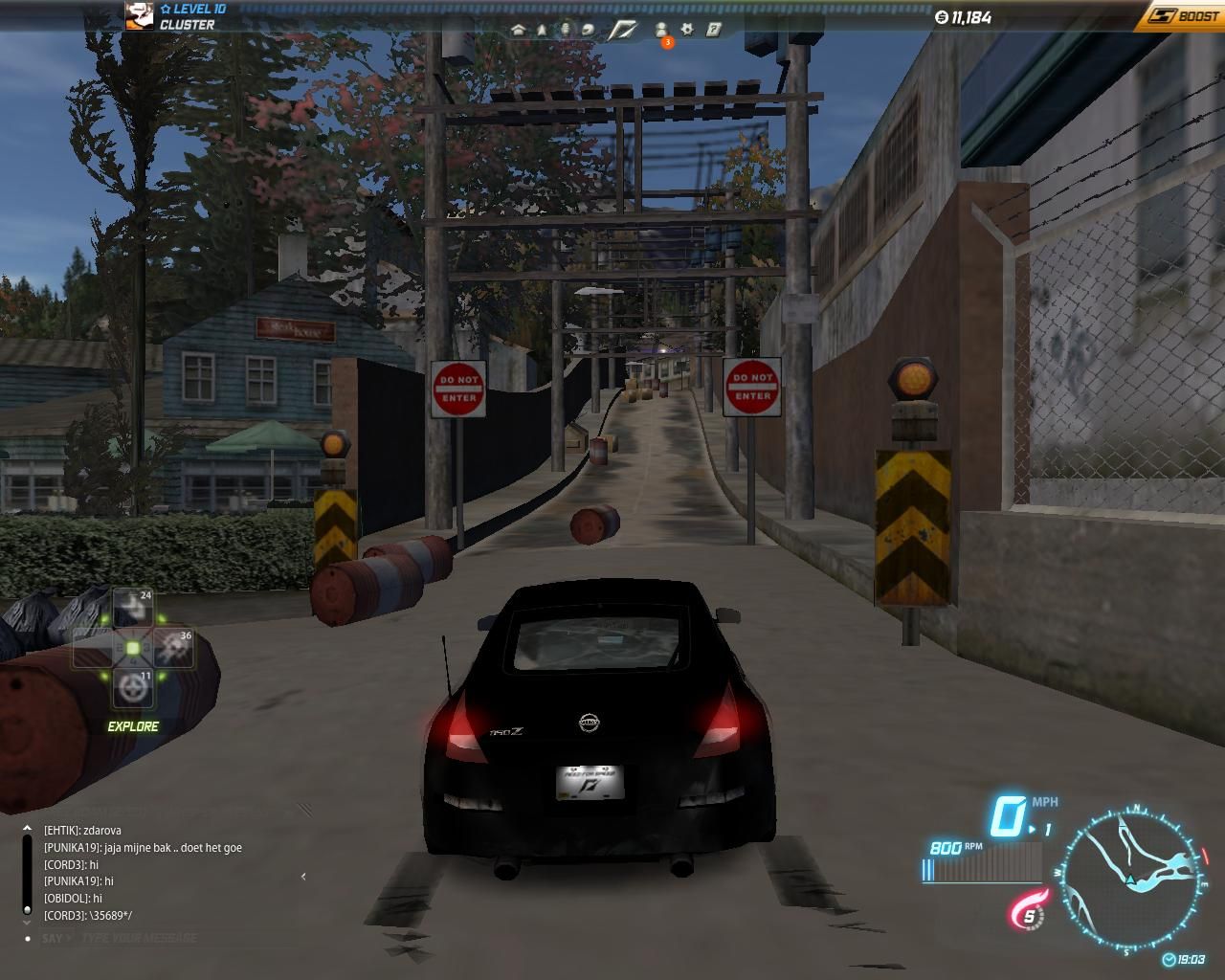Activate the bottom powerup with 11 charges
1225x980 pixels.
click(x=133, y=688)
